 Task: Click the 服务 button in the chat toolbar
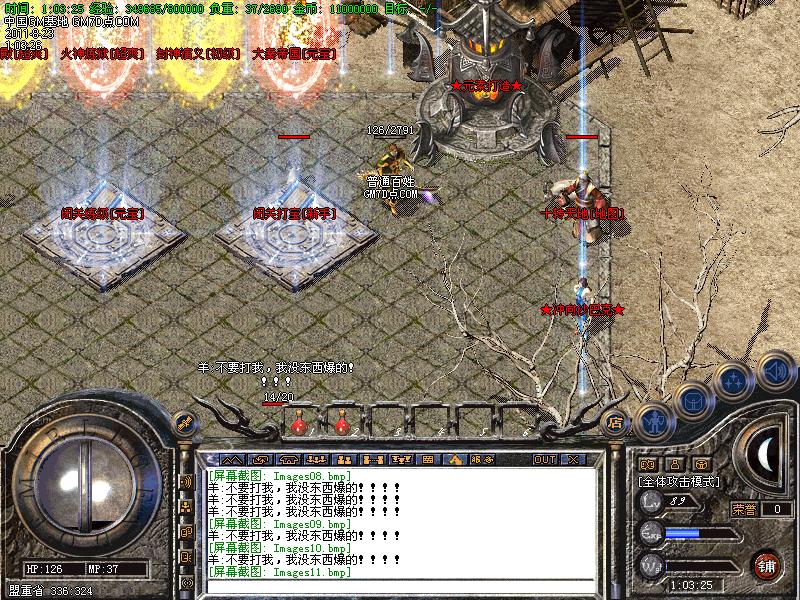coord(482,459)
